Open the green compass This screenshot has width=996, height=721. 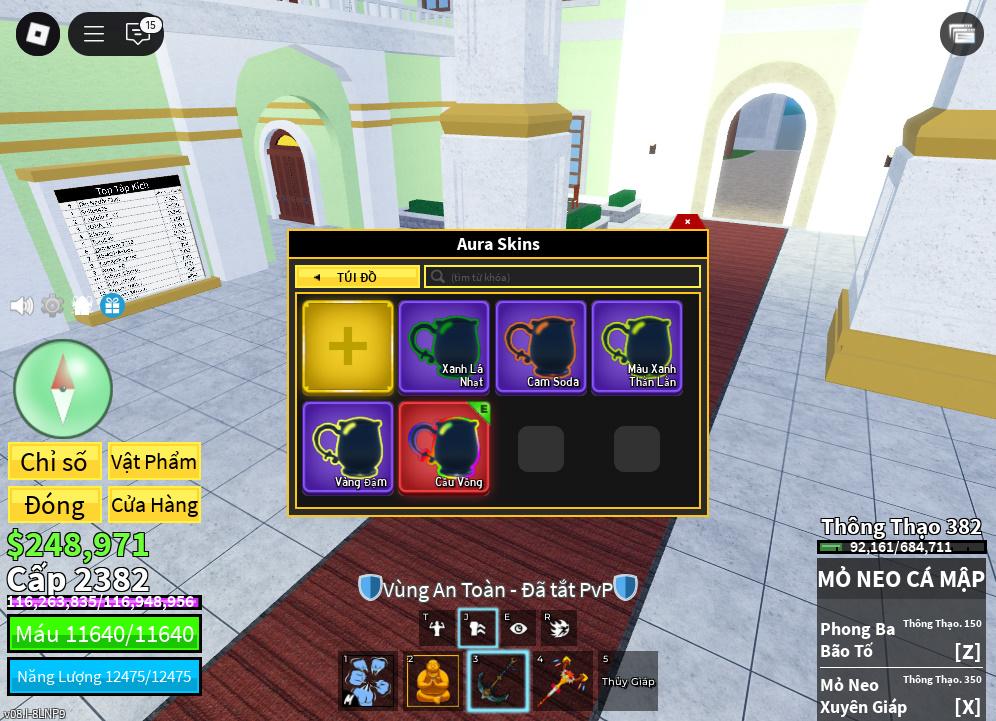coord(63,388)
